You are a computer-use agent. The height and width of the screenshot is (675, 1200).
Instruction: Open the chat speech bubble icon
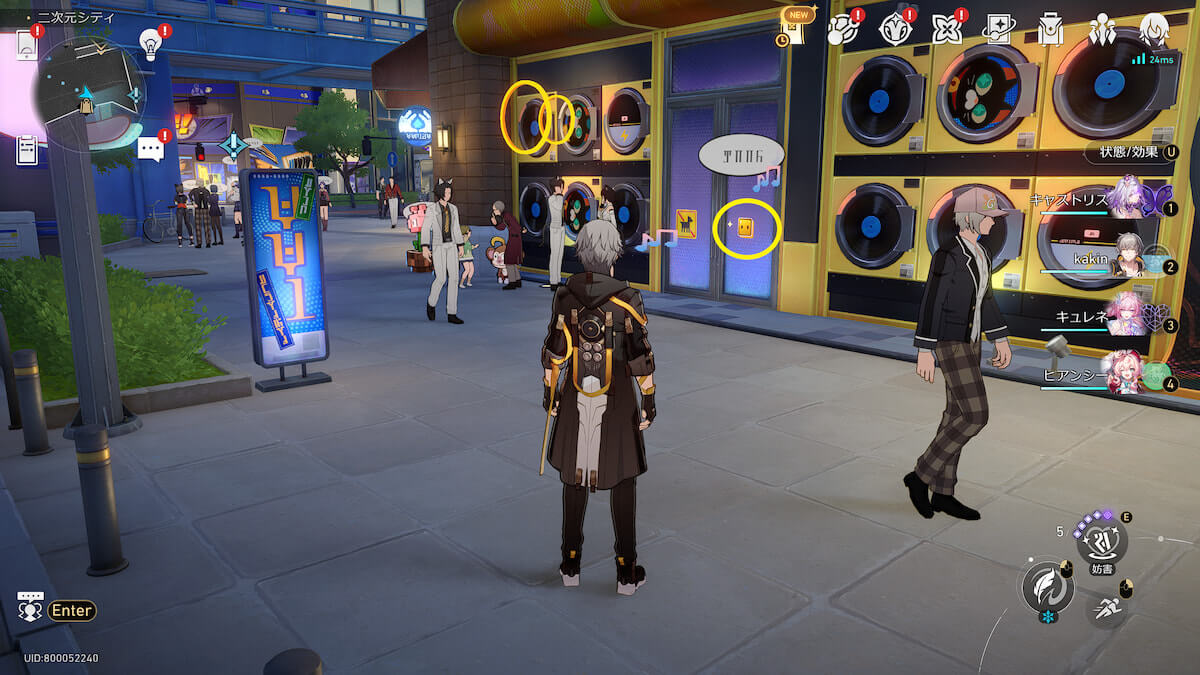150,150
